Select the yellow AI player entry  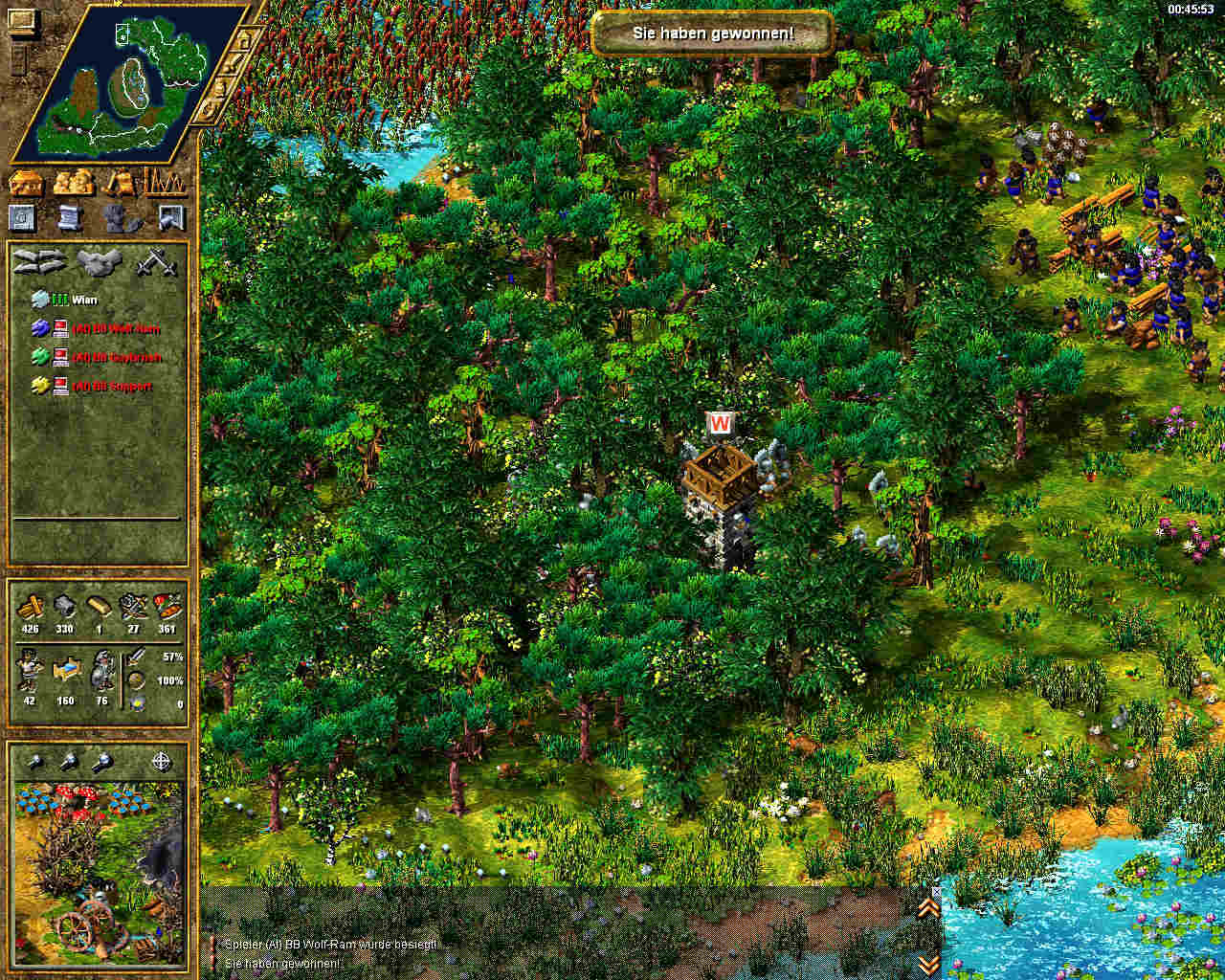tap(115, 386)
